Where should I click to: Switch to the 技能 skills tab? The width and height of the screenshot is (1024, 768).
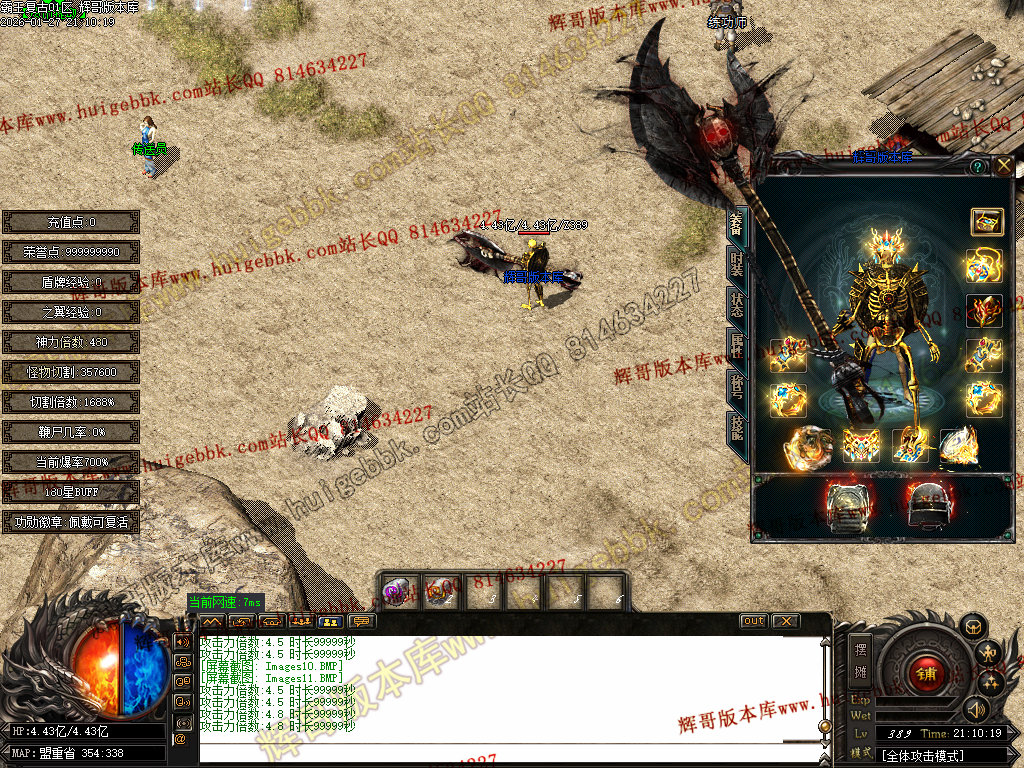[736, 428]
